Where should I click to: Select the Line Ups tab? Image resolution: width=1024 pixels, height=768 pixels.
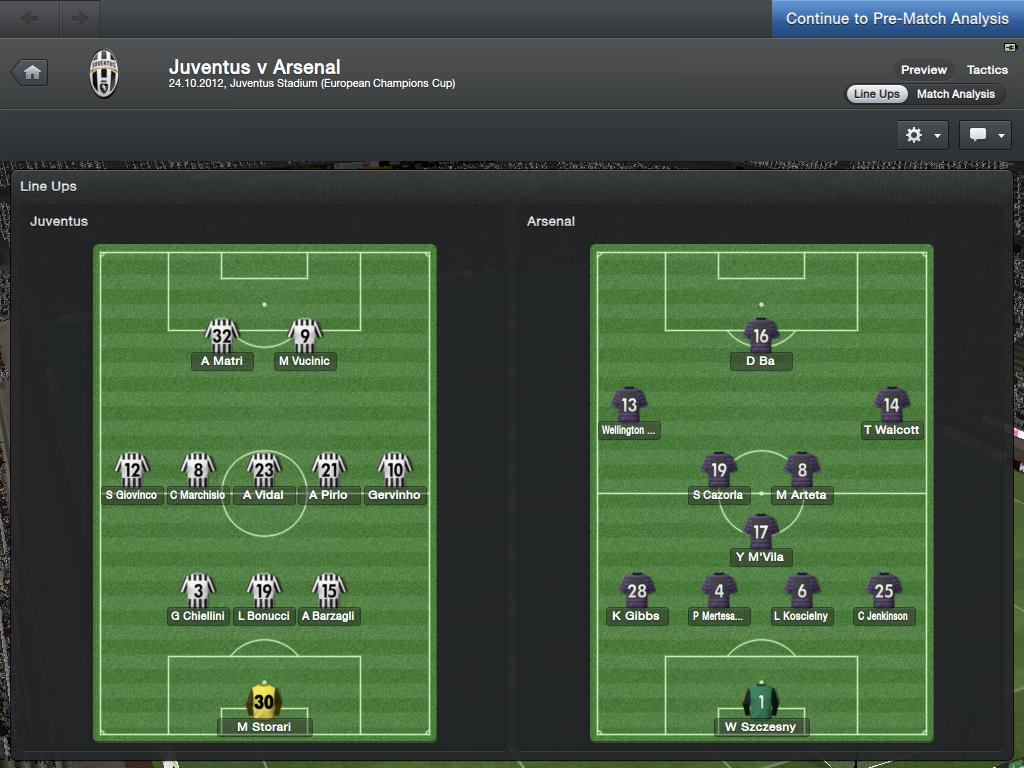tap(876, 94)
